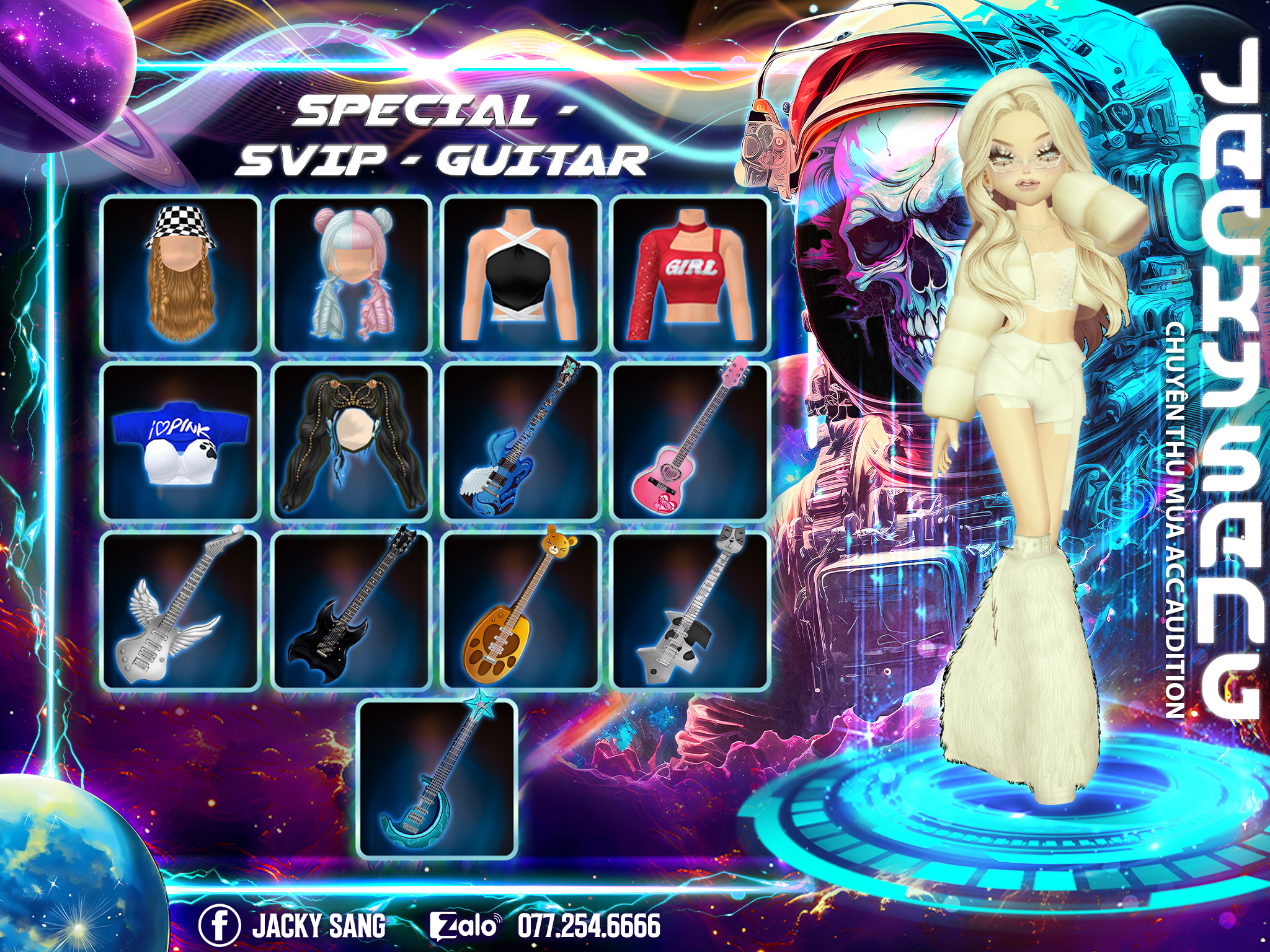Choose the black braided twin-tail hair
The height and width of the screenshot is (952, 1270).
(x=352, y=443)
